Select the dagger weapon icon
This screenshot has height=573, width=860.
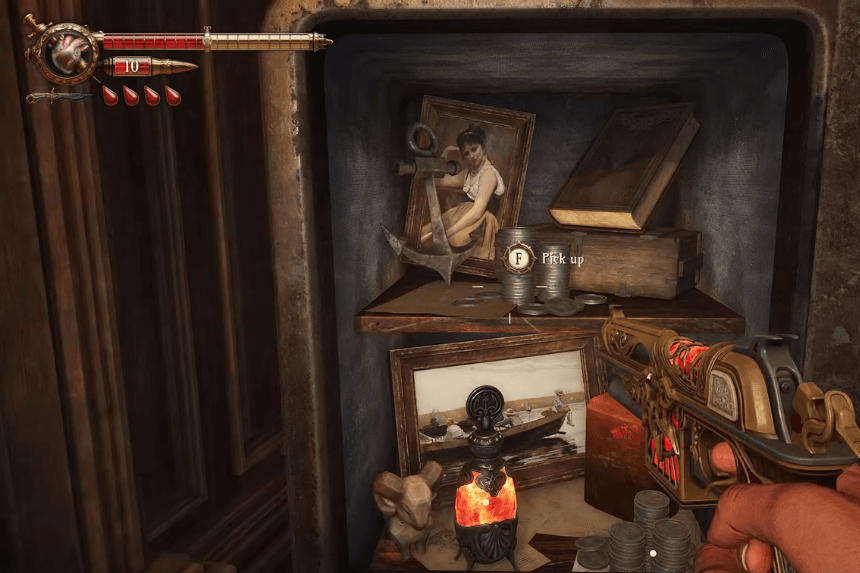tap(58, 97)
